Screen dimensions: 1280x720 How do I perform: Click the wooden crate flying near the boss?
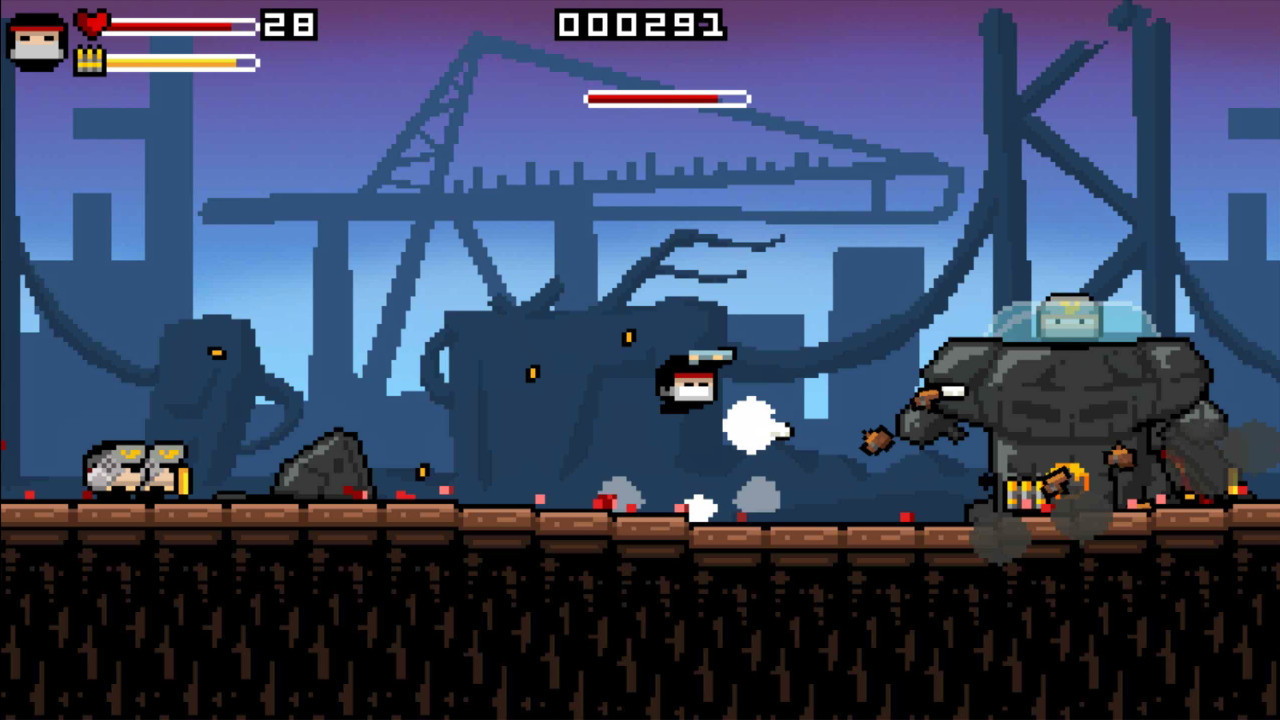pos(877,442)
